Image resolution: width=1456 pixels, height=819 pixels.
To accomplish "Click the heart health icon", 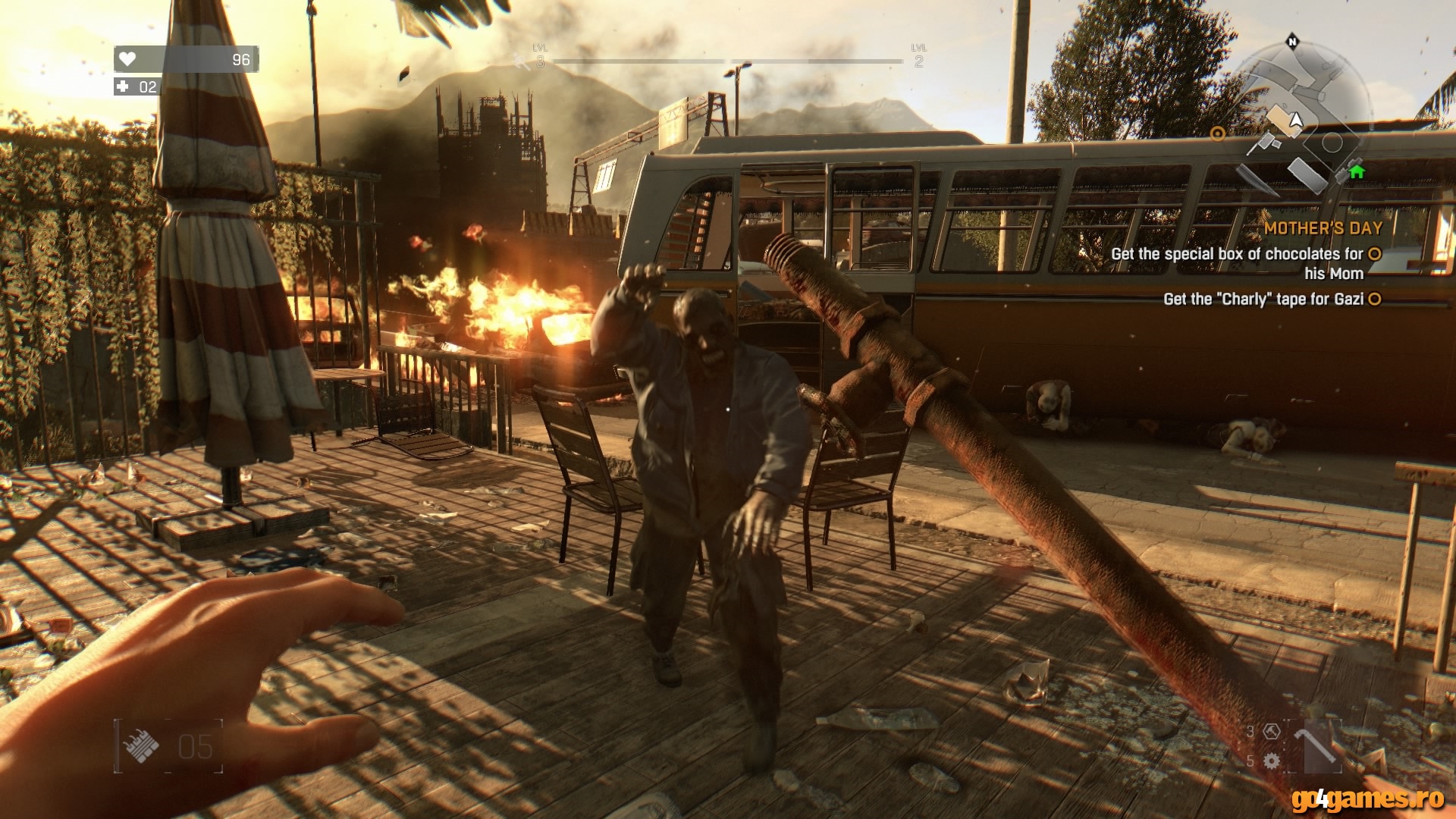I will click(127, 59).
